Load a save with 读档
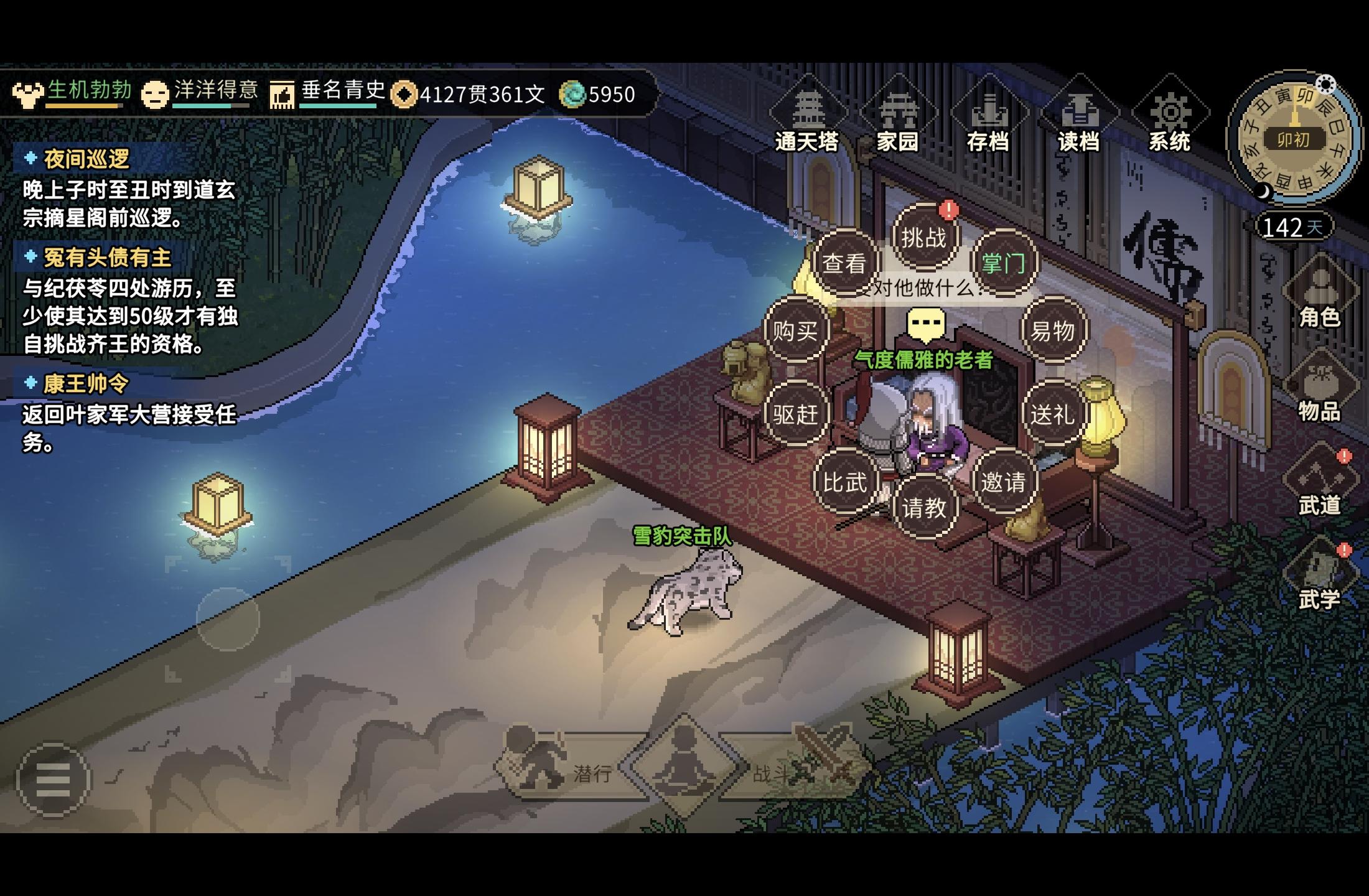Viewport: 1369px width, 896px height. [1079, 118]
